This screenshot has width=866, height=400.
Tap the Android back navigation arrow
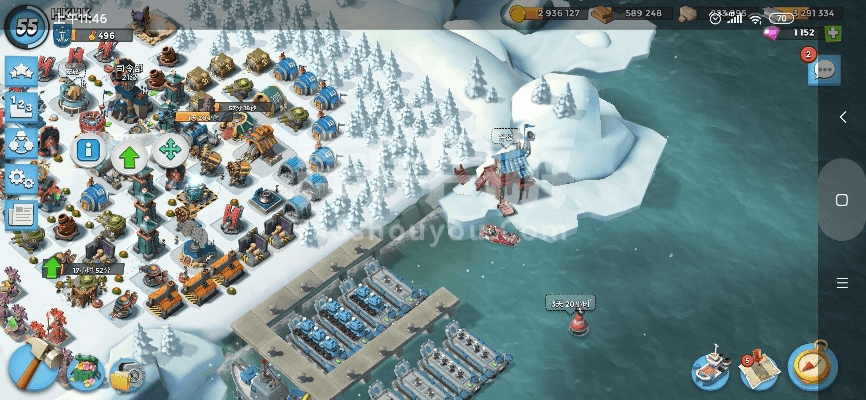tap(842, 117)
